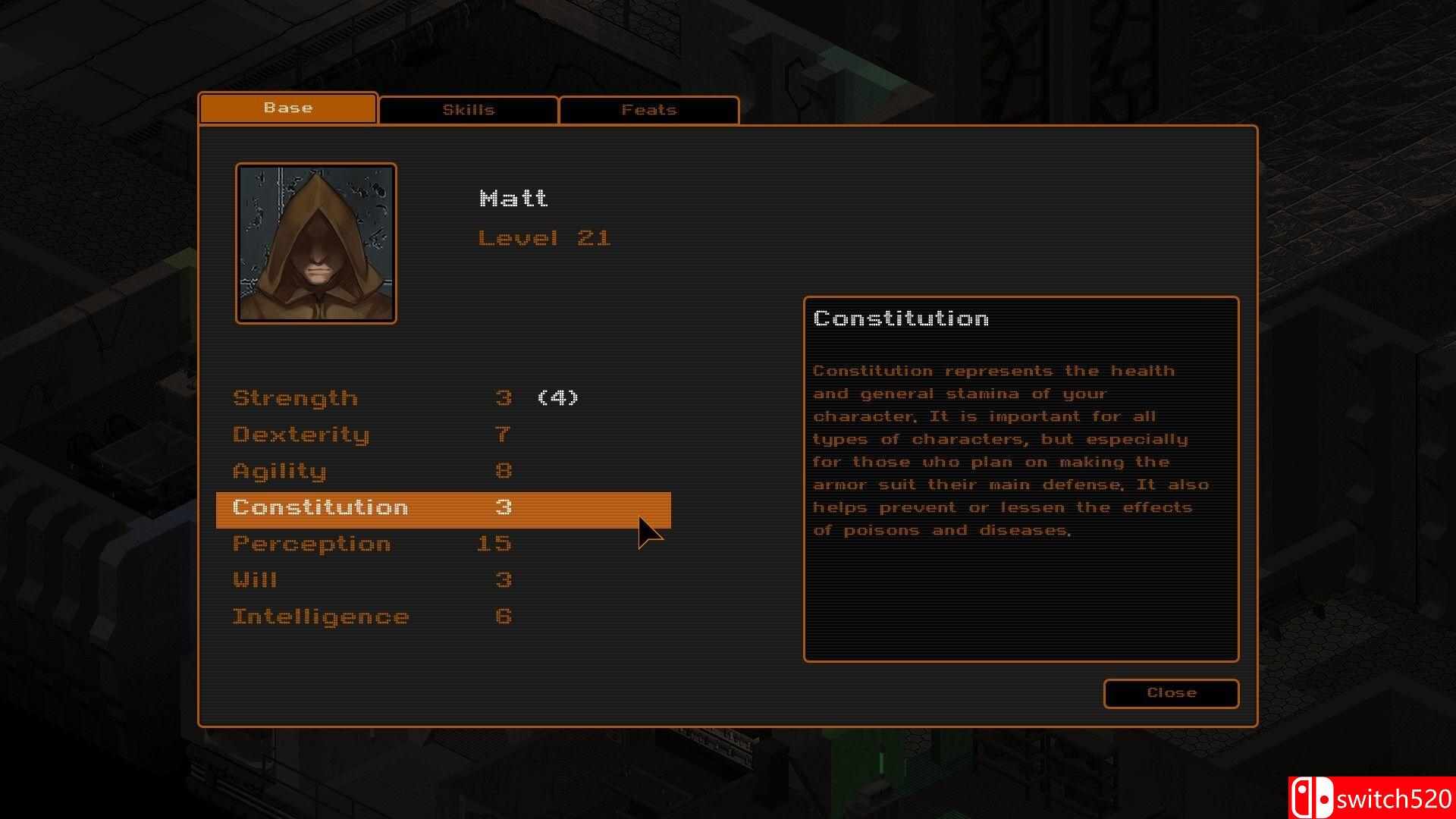This screenshot has width=1456, height=819.
Task: Click Perception's value of 15
Action: (x=494, y=543)
